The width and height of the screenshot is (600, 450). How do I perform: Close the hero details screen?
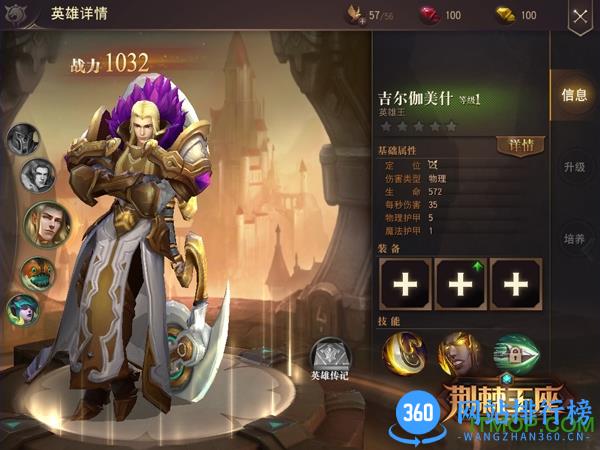tap(579, 16)
